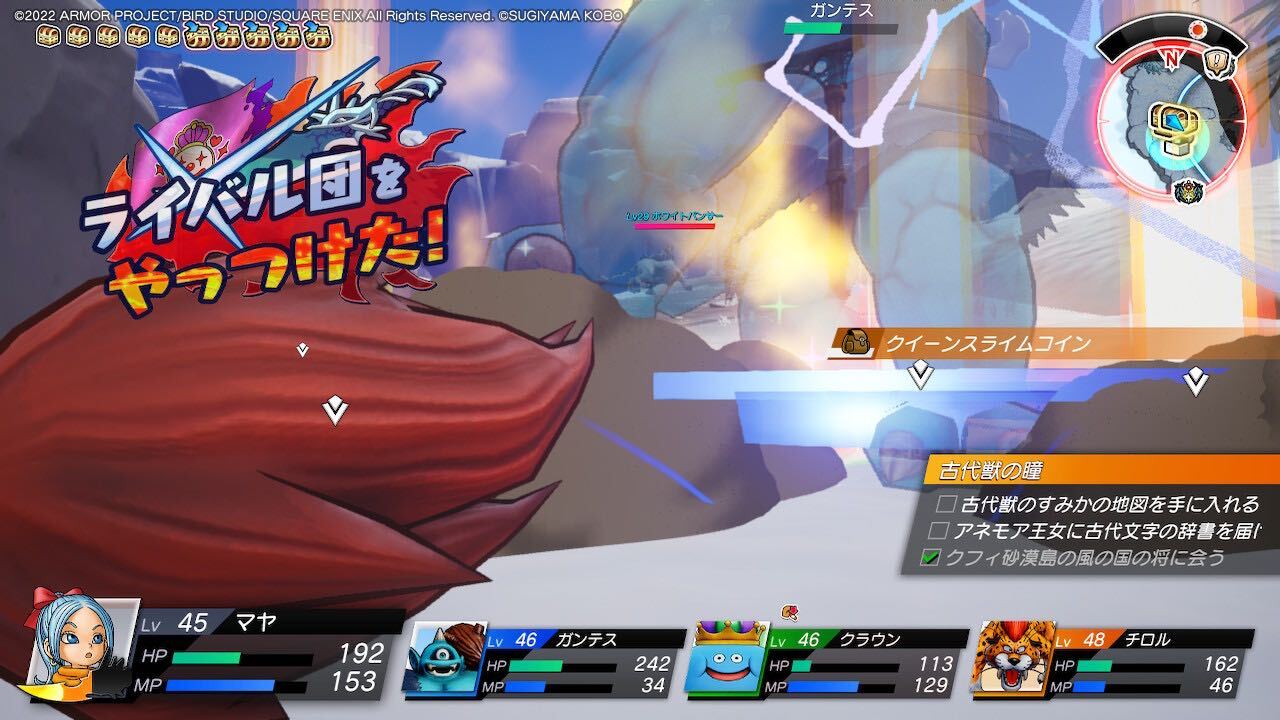1280x720 pixels.
Task: Select the treasure compass icon in the minimap center
Action: 1172,127
